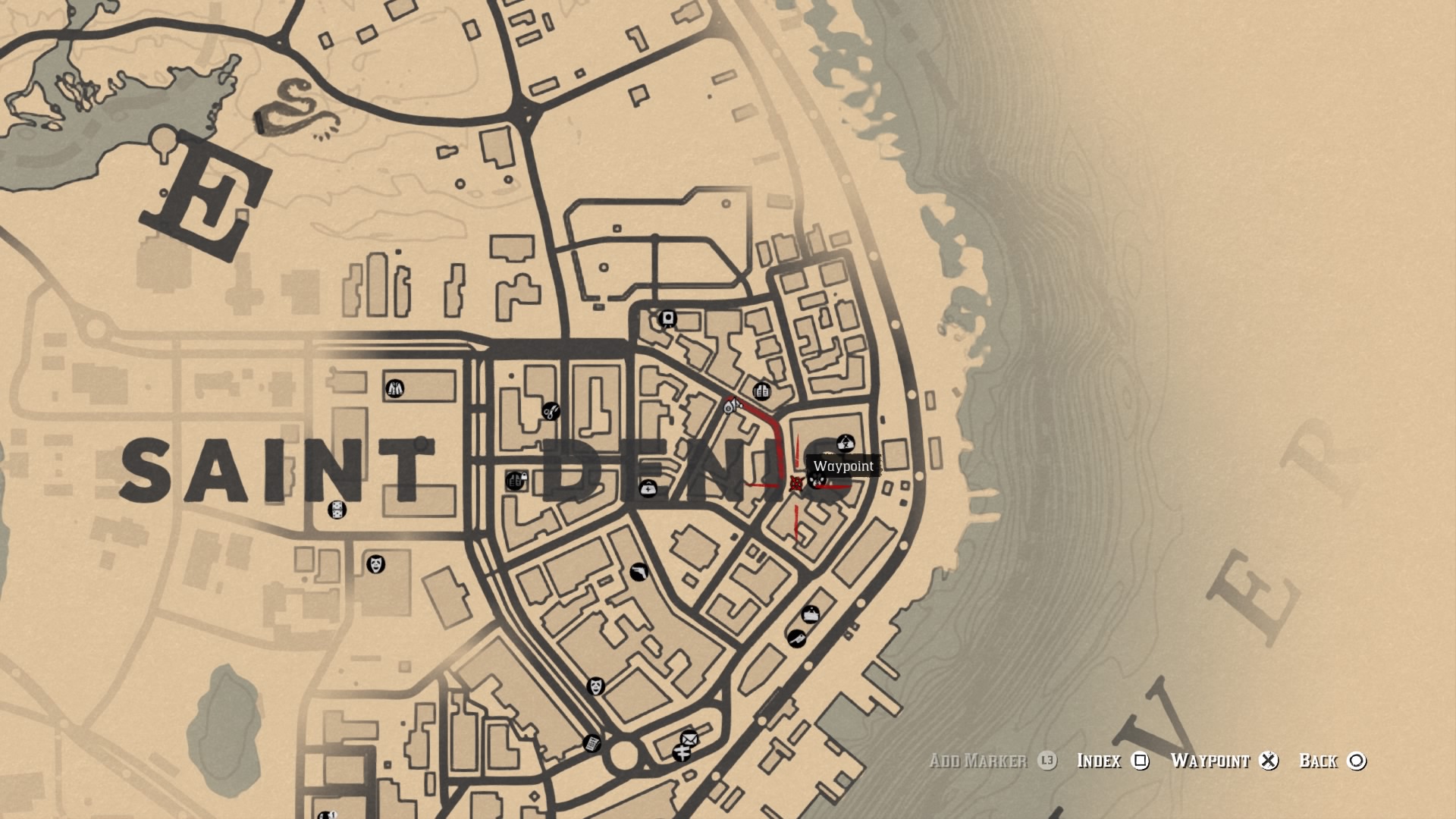Click the dice gambling icon

pyautogui.click(x=336, y=510)
